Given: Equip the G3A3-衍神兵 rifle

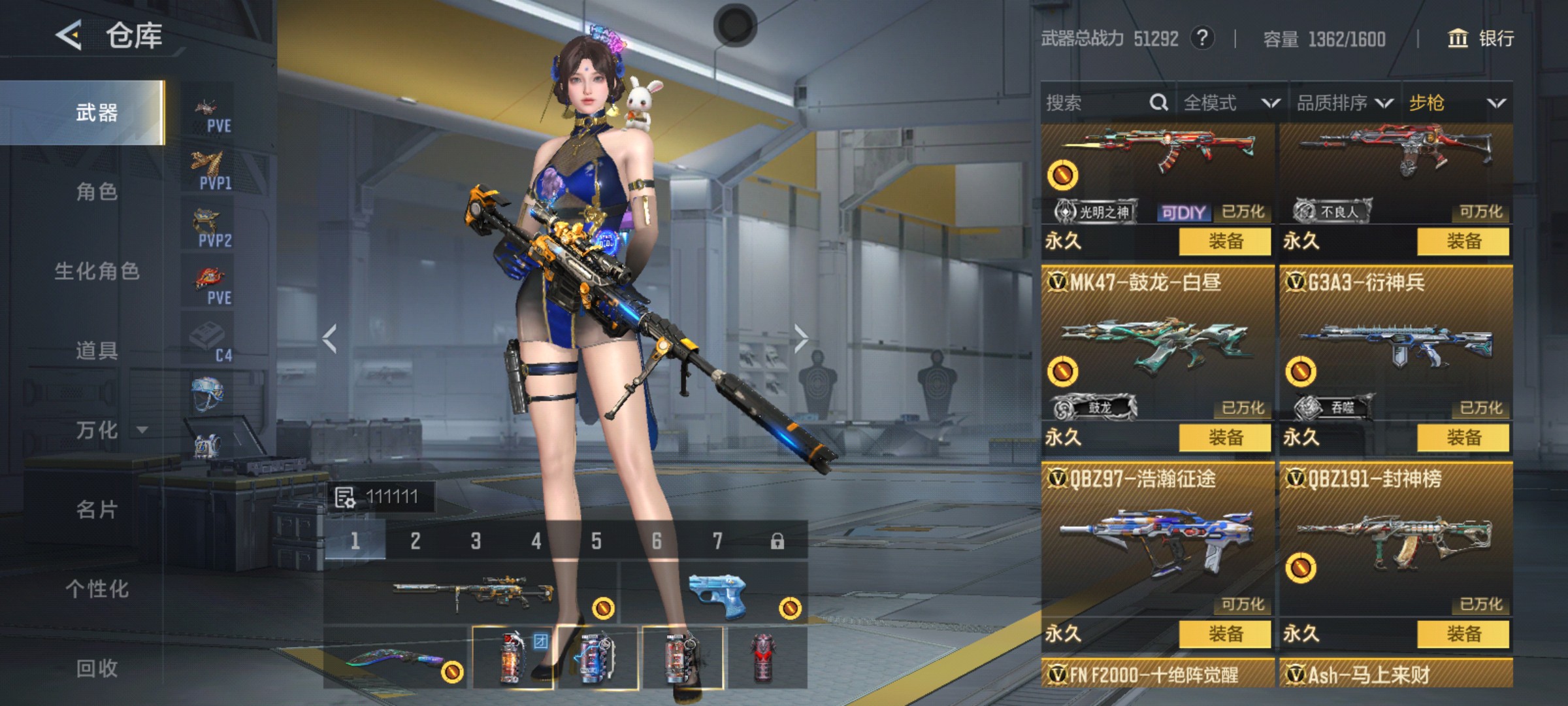Looking at the screenshot, I should coord(1463,437).
